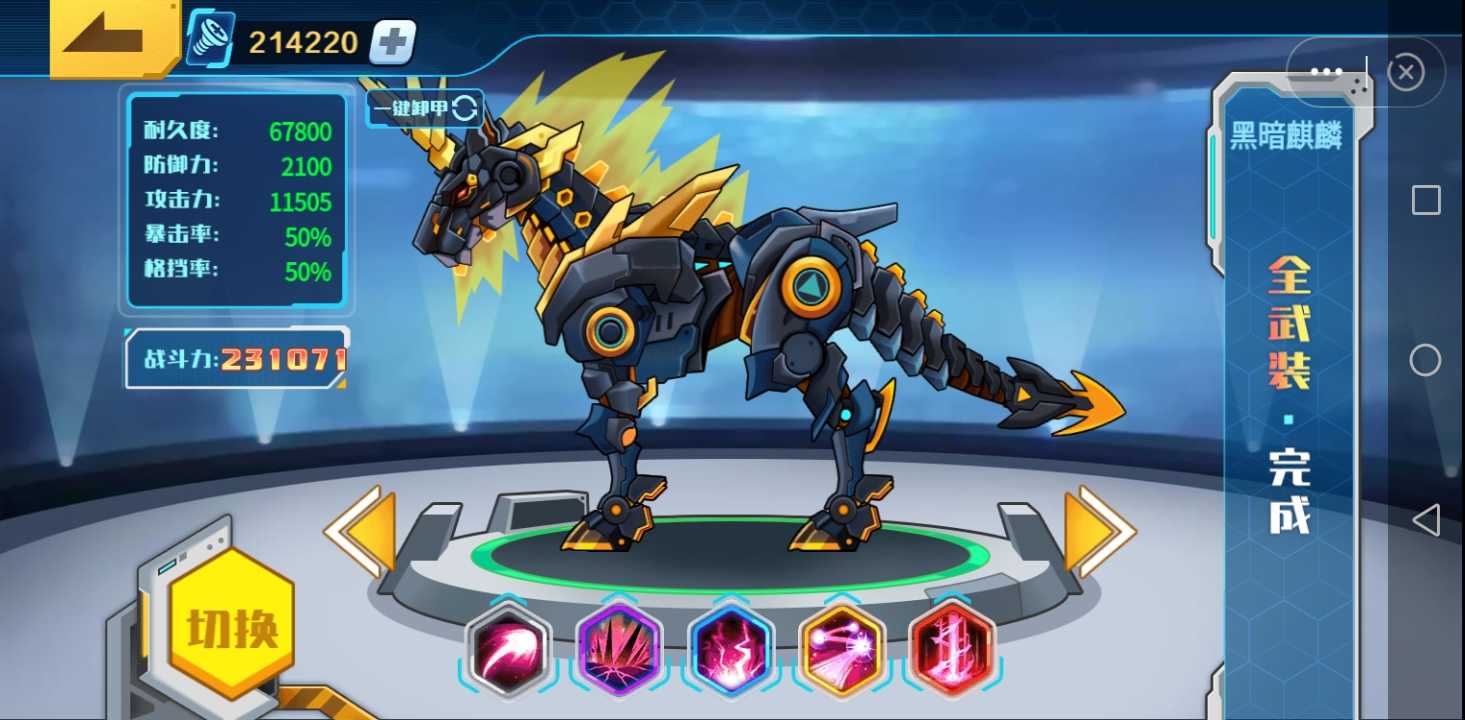Screen dimensions: 1465x720
Task: Select the pink slash skill icon
Action: 510,650
